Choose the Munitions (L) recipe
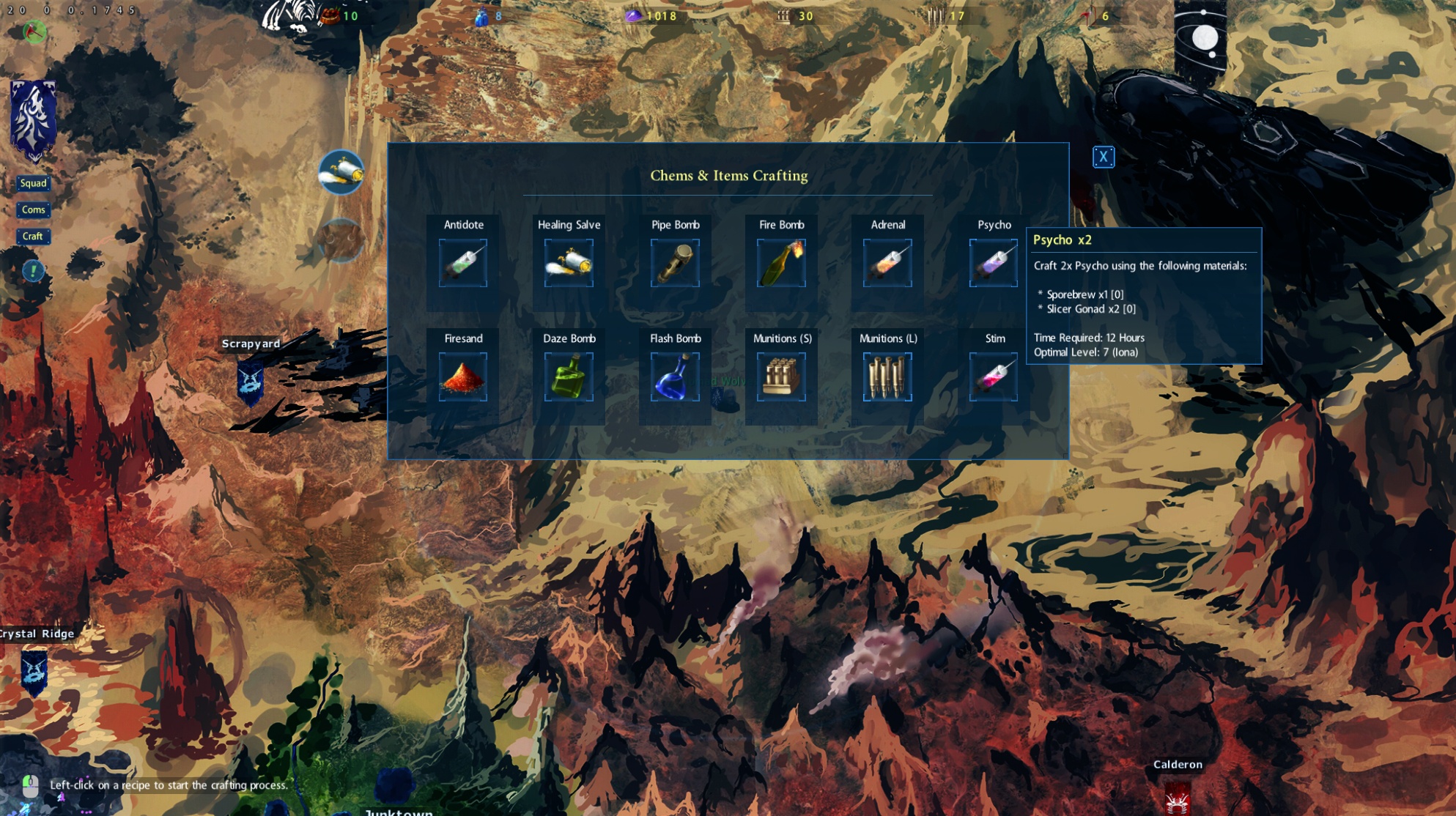This screenshot has height=816, width=1456. 887,377
